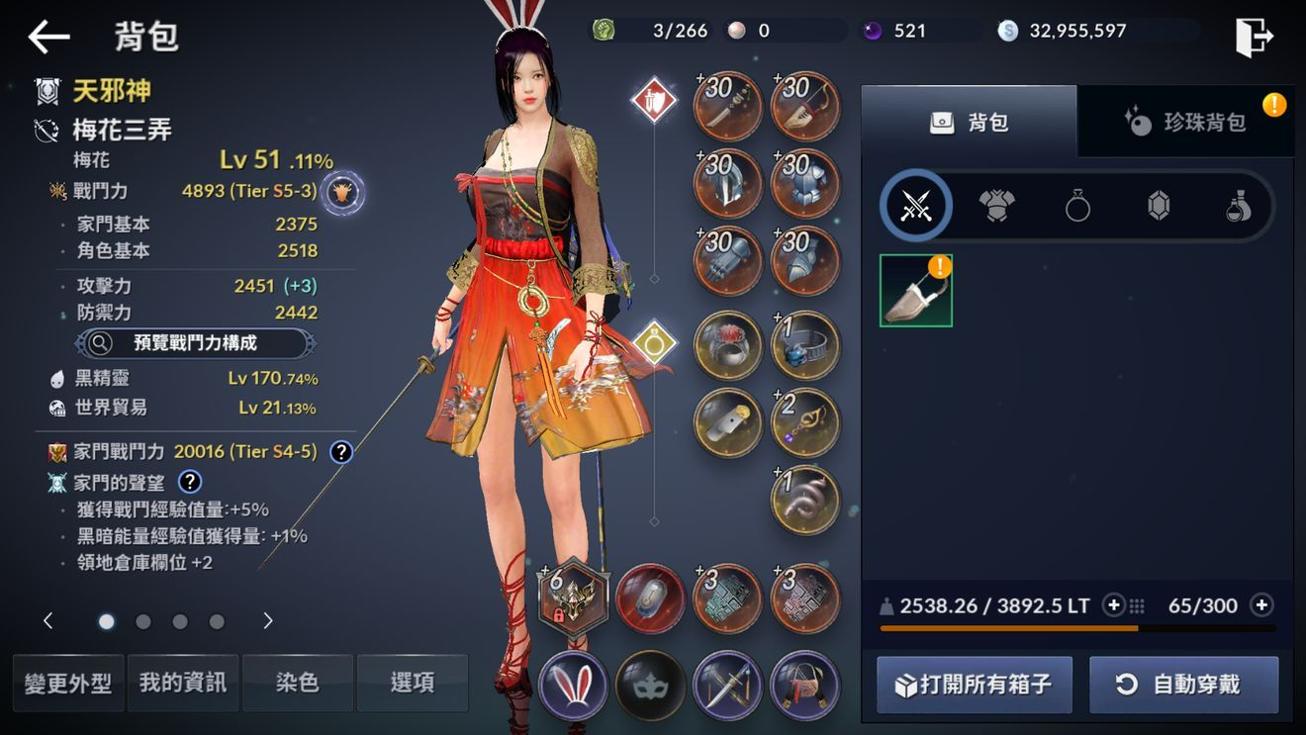This screenshot has width=1306, height=735.
Task: Click the left chevron on the info panel
Action: point(47,620)
